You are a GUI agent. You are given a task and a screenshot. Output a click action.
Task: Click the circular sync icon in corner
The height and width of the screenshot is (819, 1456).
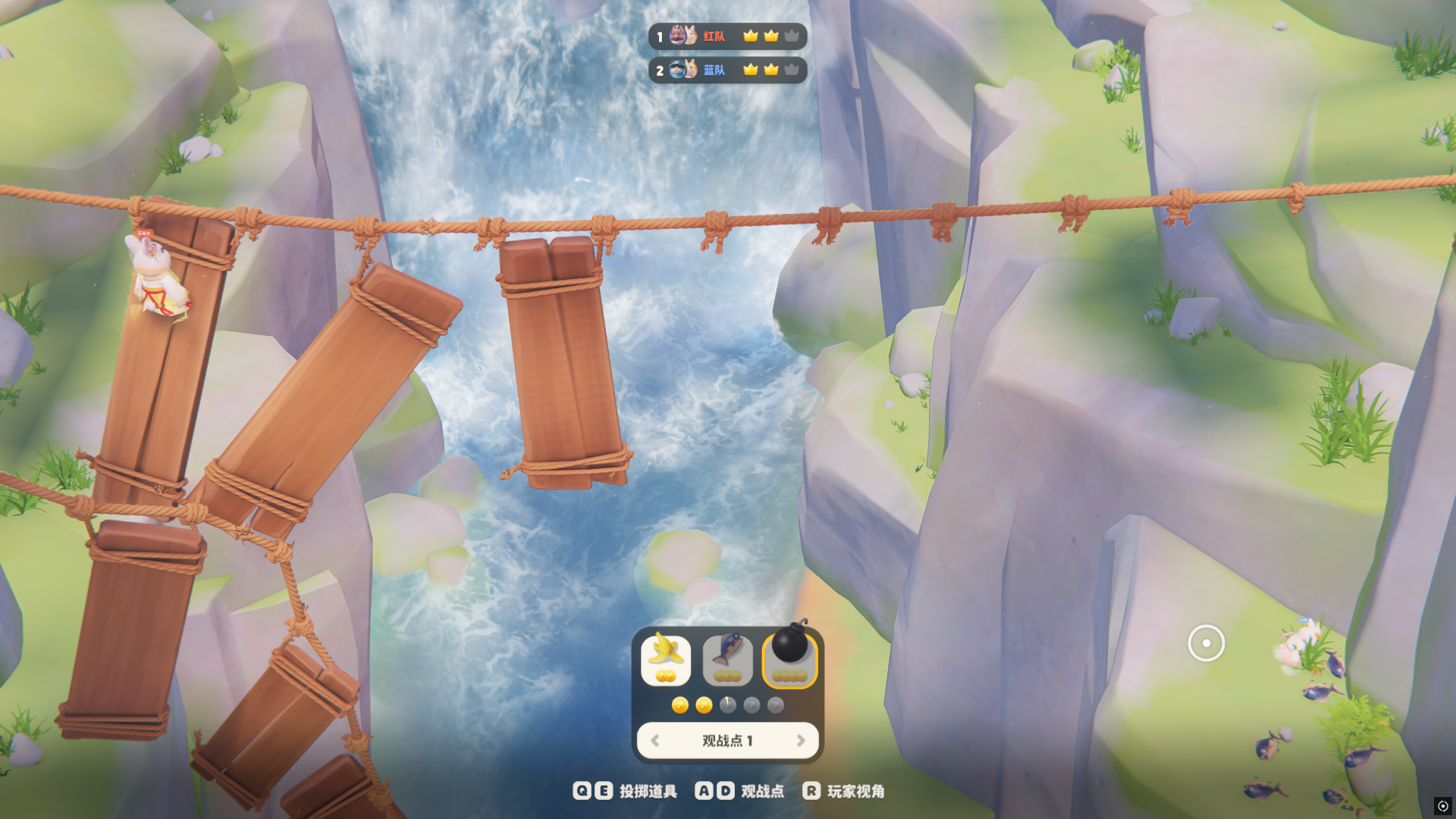pos(1442,806)
